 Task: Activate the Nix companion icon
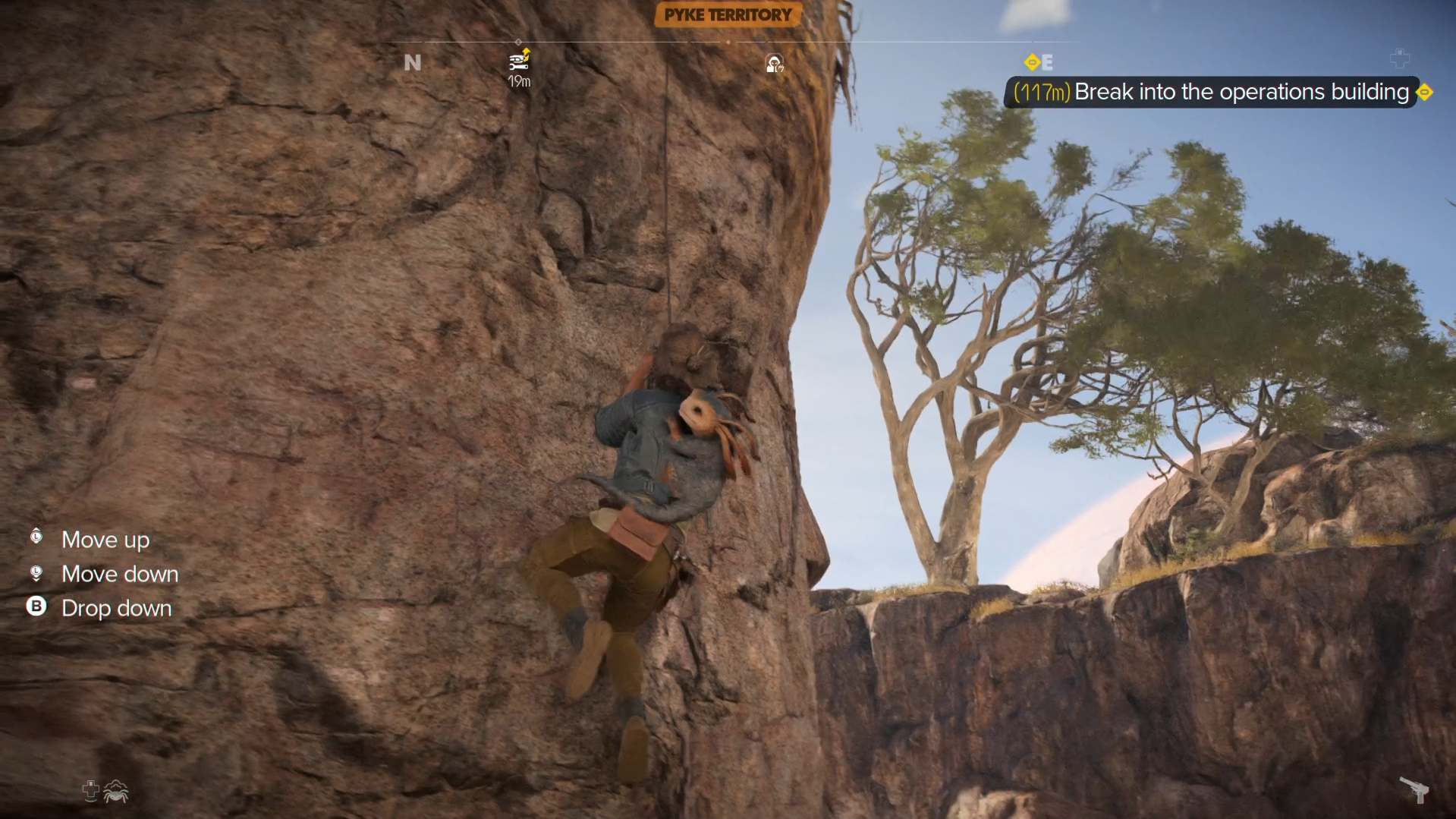115,792
